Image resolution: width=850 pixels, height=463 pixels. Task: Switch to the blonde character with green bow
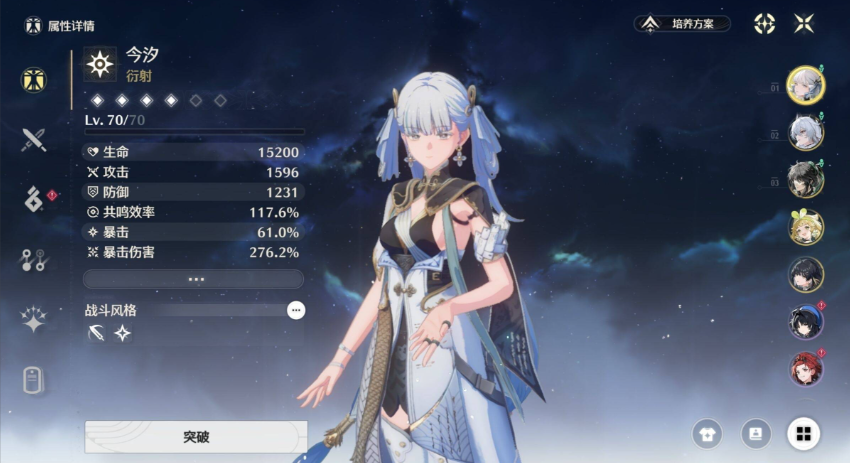click(x=805, y=227)
